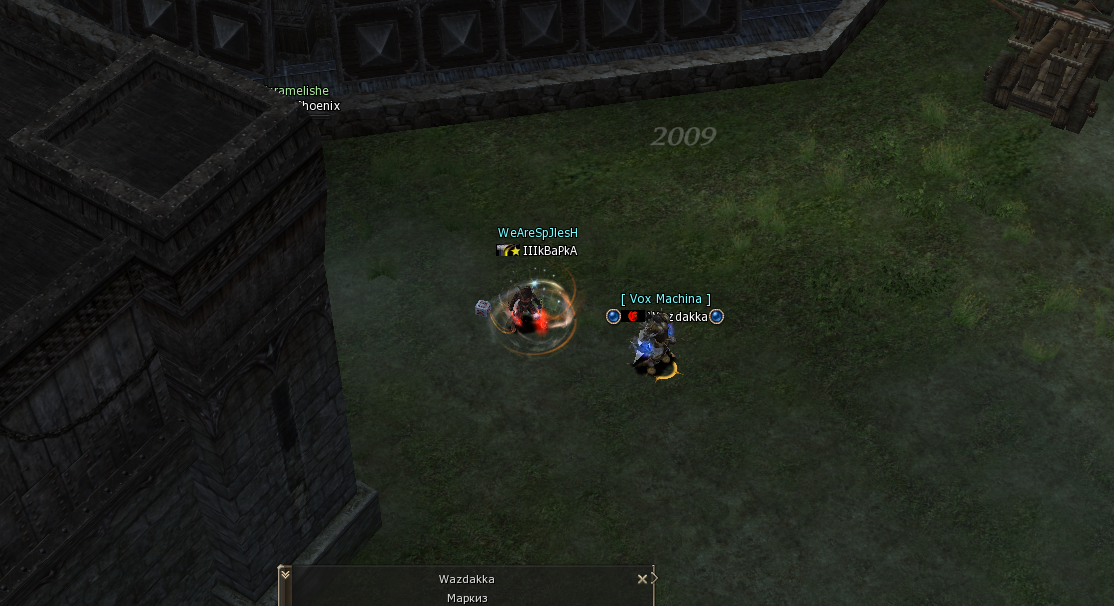Toggle the target window's double-arrow expander
The width and height of the screenshot is (1114, 606).
tap(285, 575)
